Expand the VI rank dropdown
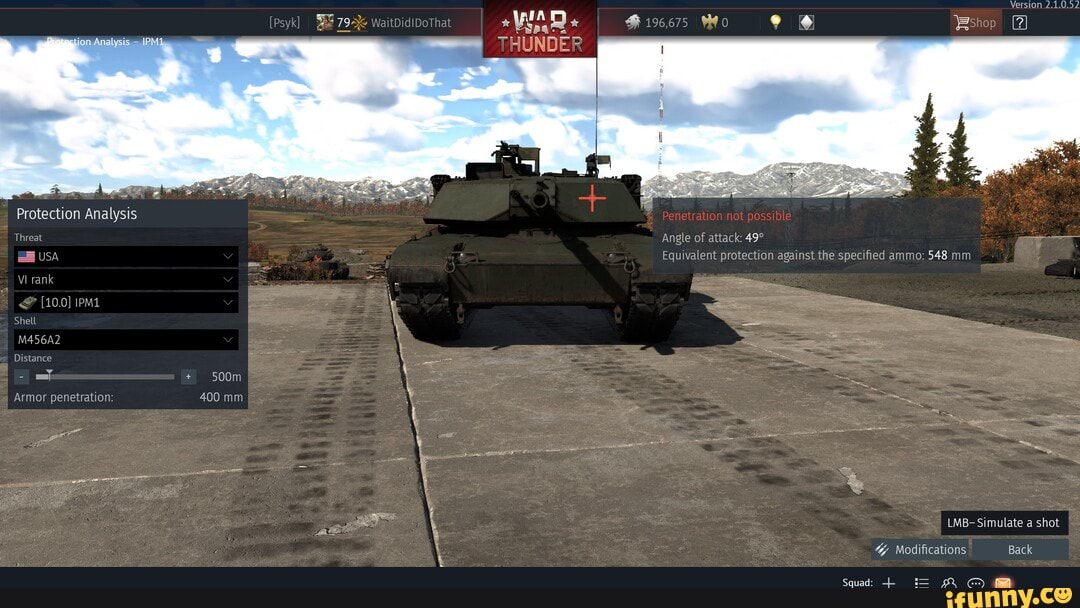 [x=126, y=280]
